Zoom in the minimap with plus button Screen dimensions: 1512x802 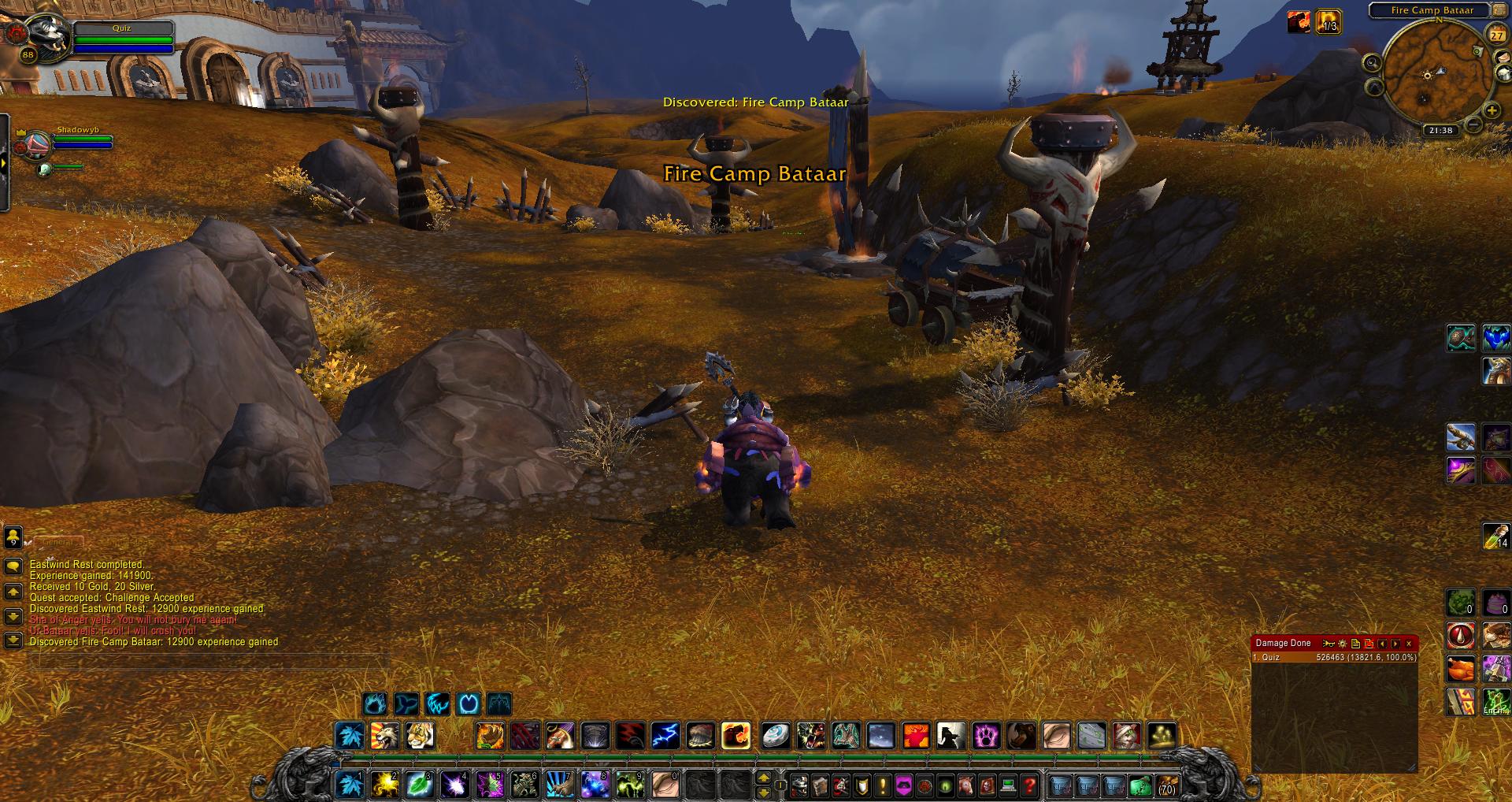[1491, 111]
